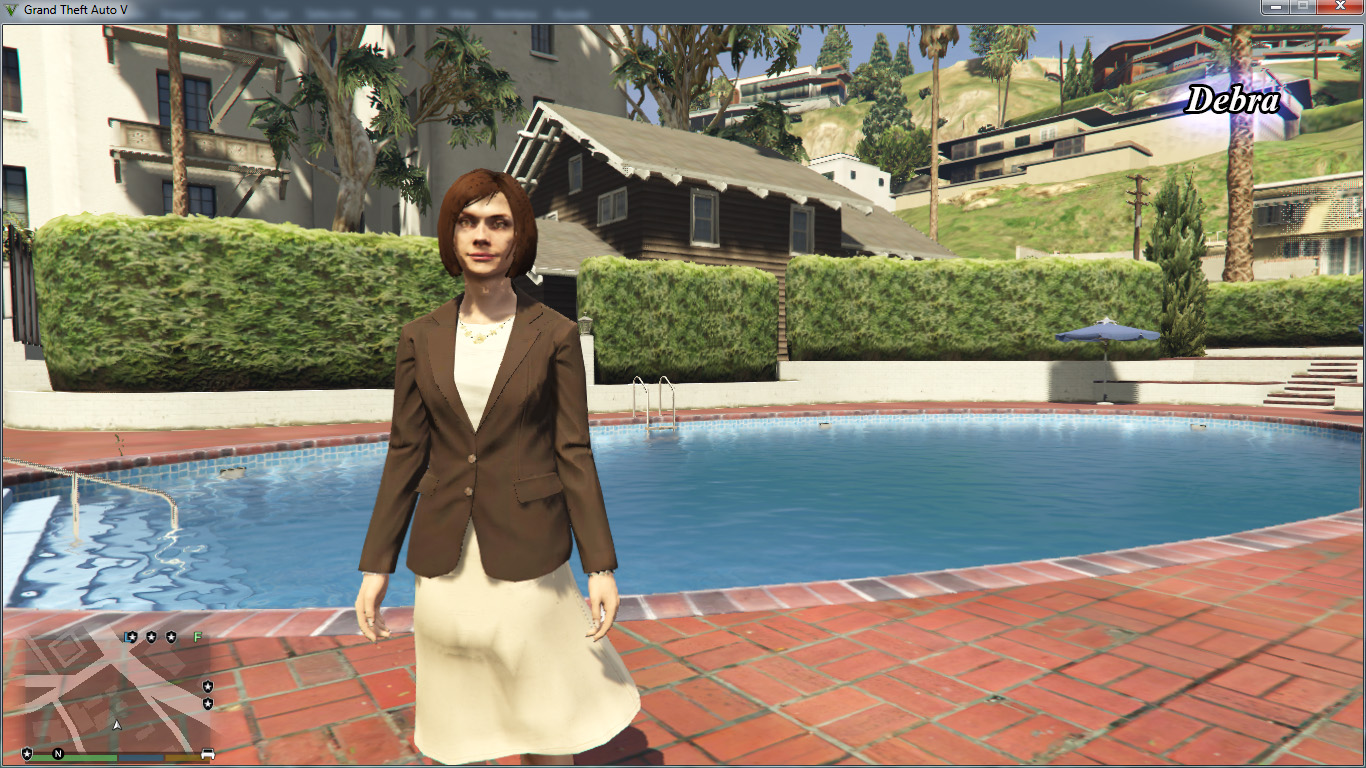Screen dimensions: 1366x768
Task: Click the yellow special ability bar under the minimap
Action: coord(183,757)
